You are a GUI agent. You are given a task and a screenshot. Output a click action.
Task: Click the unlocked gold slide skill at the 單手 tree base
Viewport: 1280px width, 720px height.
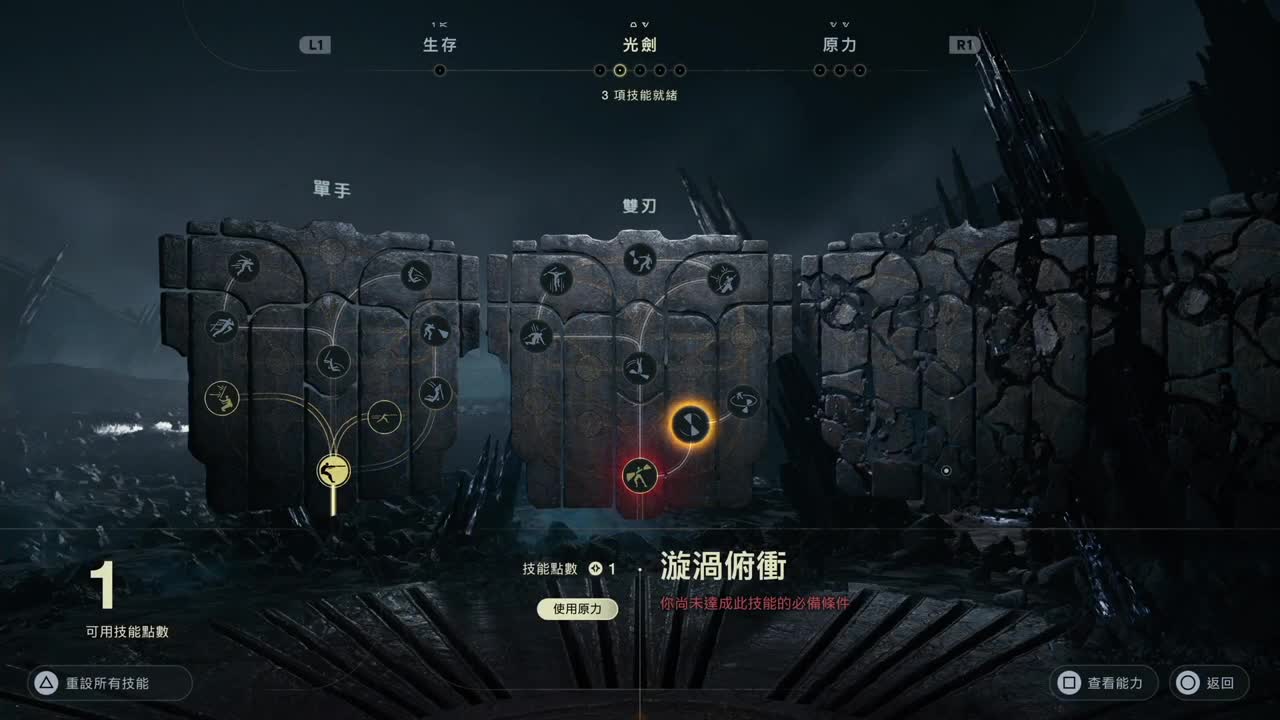333,471
